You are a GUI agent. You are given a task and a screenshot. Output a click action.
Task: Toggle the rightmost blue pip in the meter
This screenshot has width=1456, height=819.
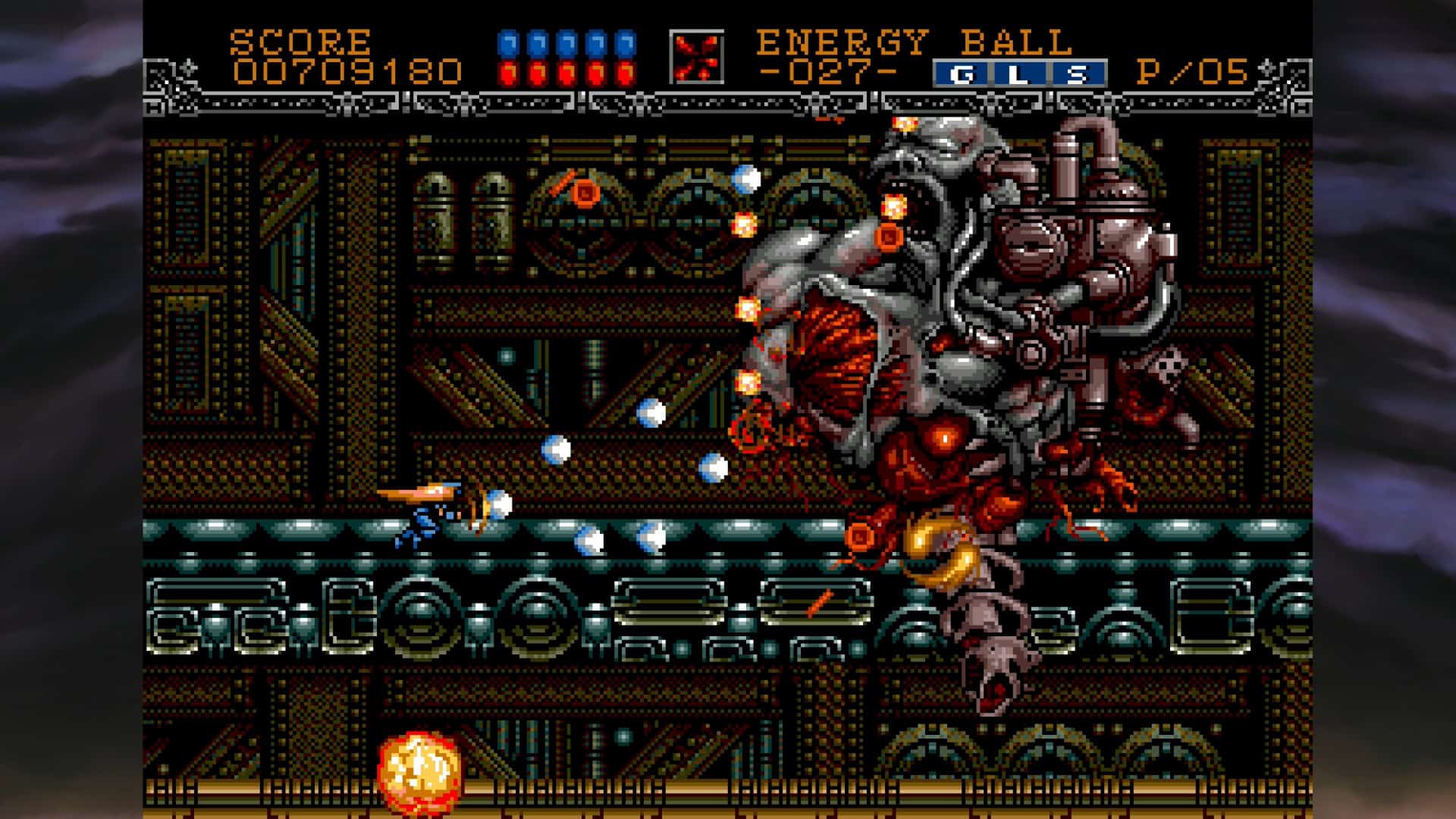624,42
